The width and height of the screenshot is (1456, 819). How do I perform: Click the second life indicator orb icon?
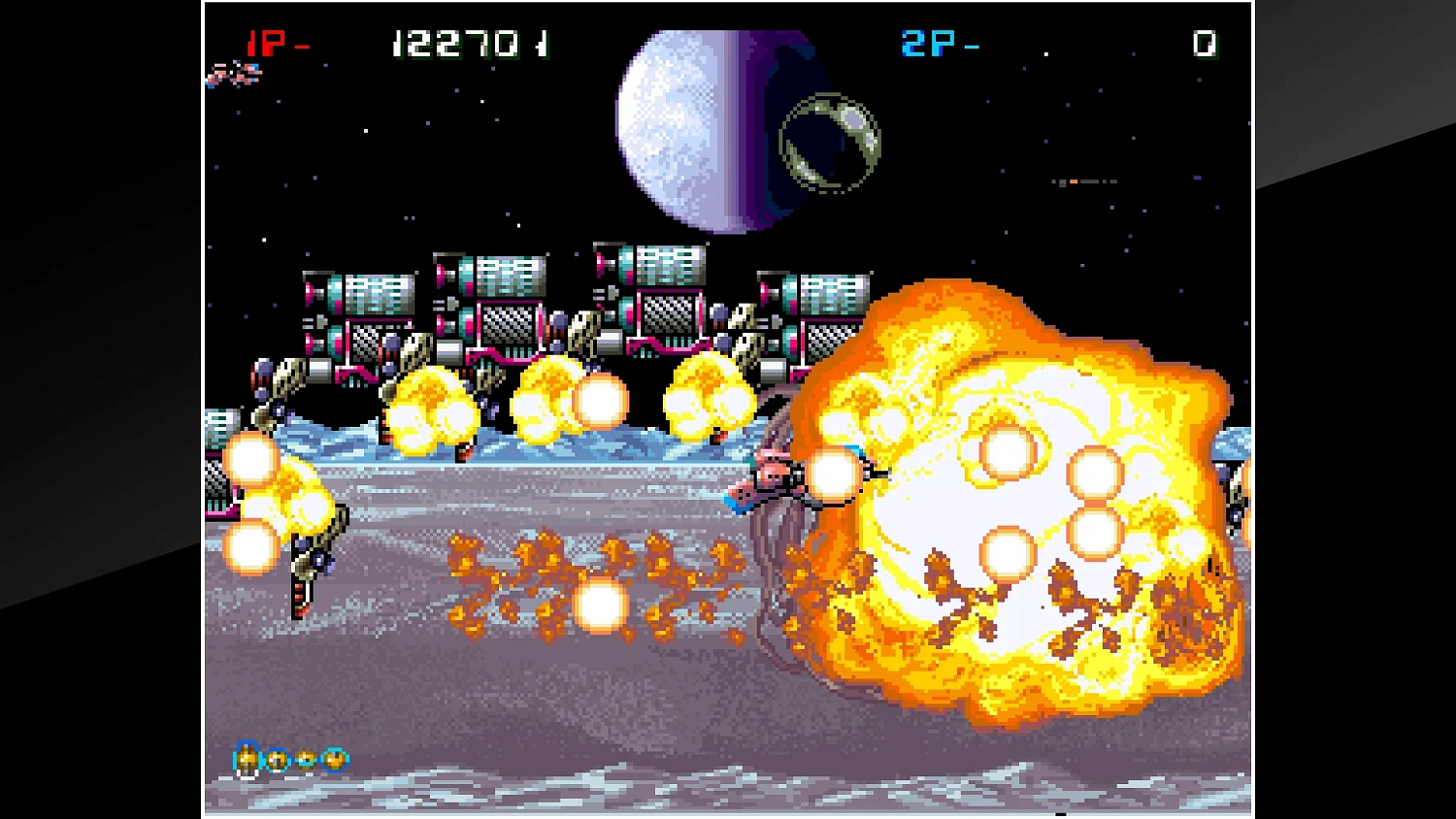pos(277,760)
